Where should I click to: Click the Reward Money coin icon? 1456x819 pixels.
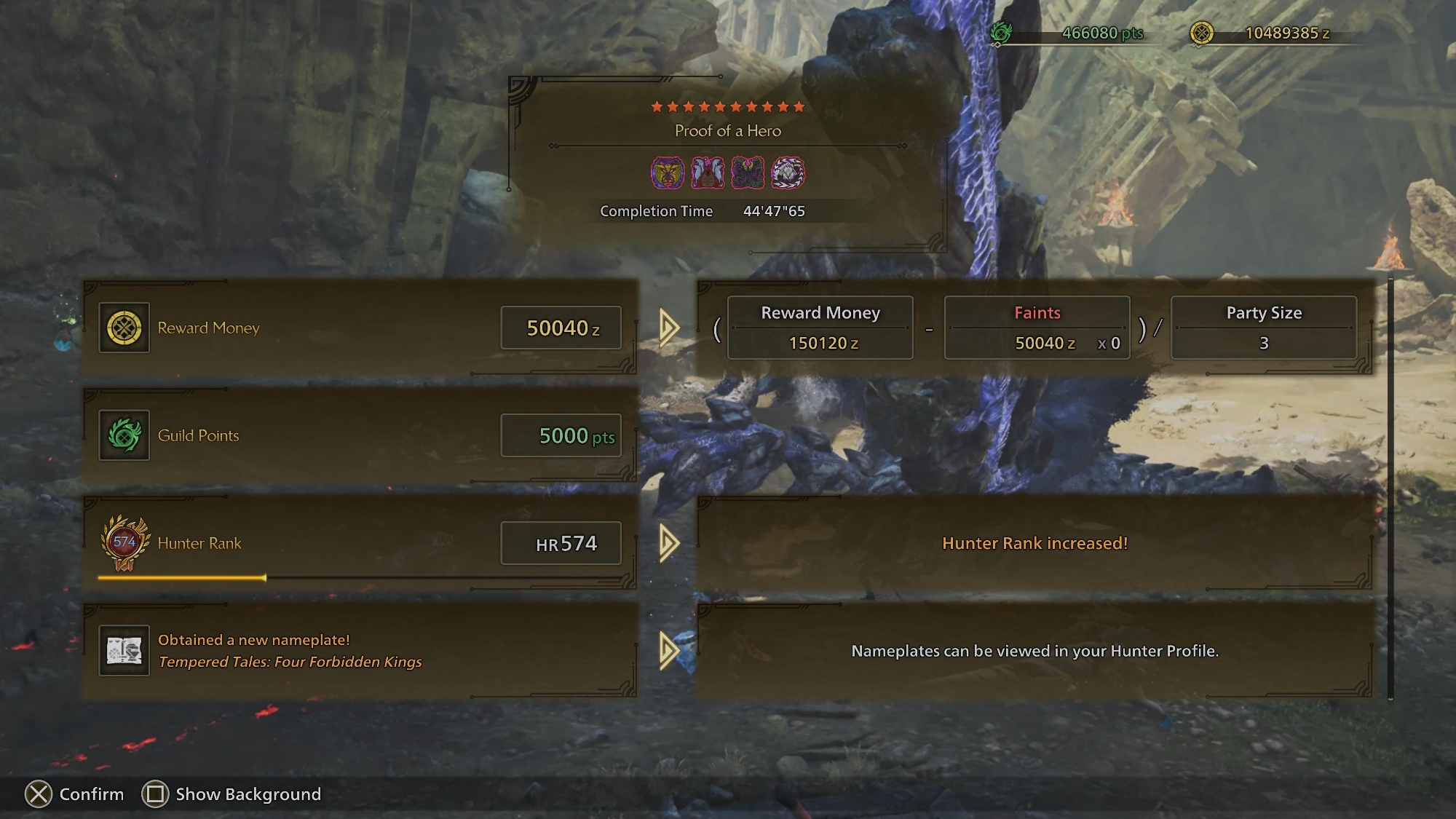tap(124, 328)
